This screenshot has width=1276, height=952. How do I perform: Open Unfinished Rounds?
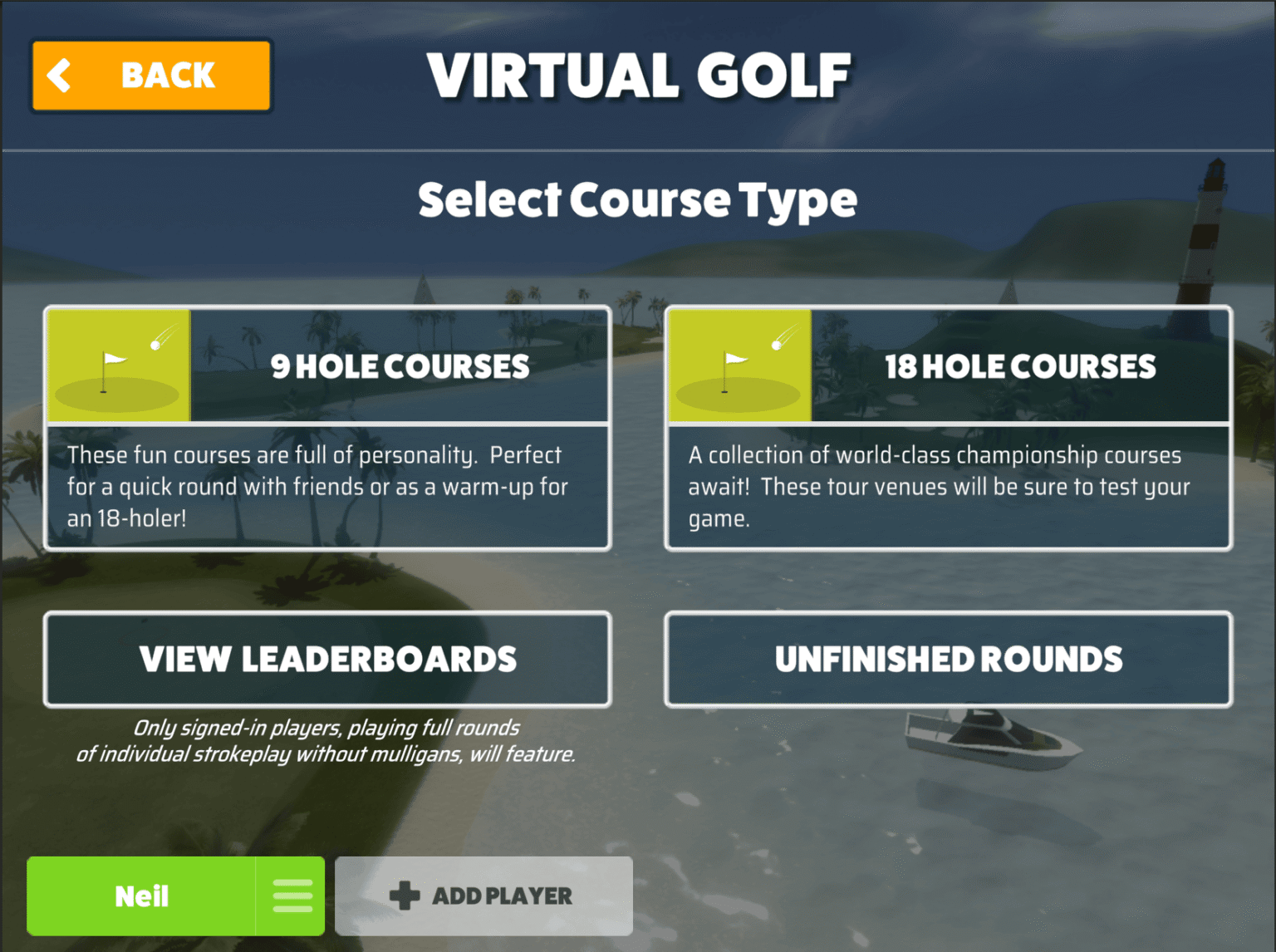click(947, 659)
